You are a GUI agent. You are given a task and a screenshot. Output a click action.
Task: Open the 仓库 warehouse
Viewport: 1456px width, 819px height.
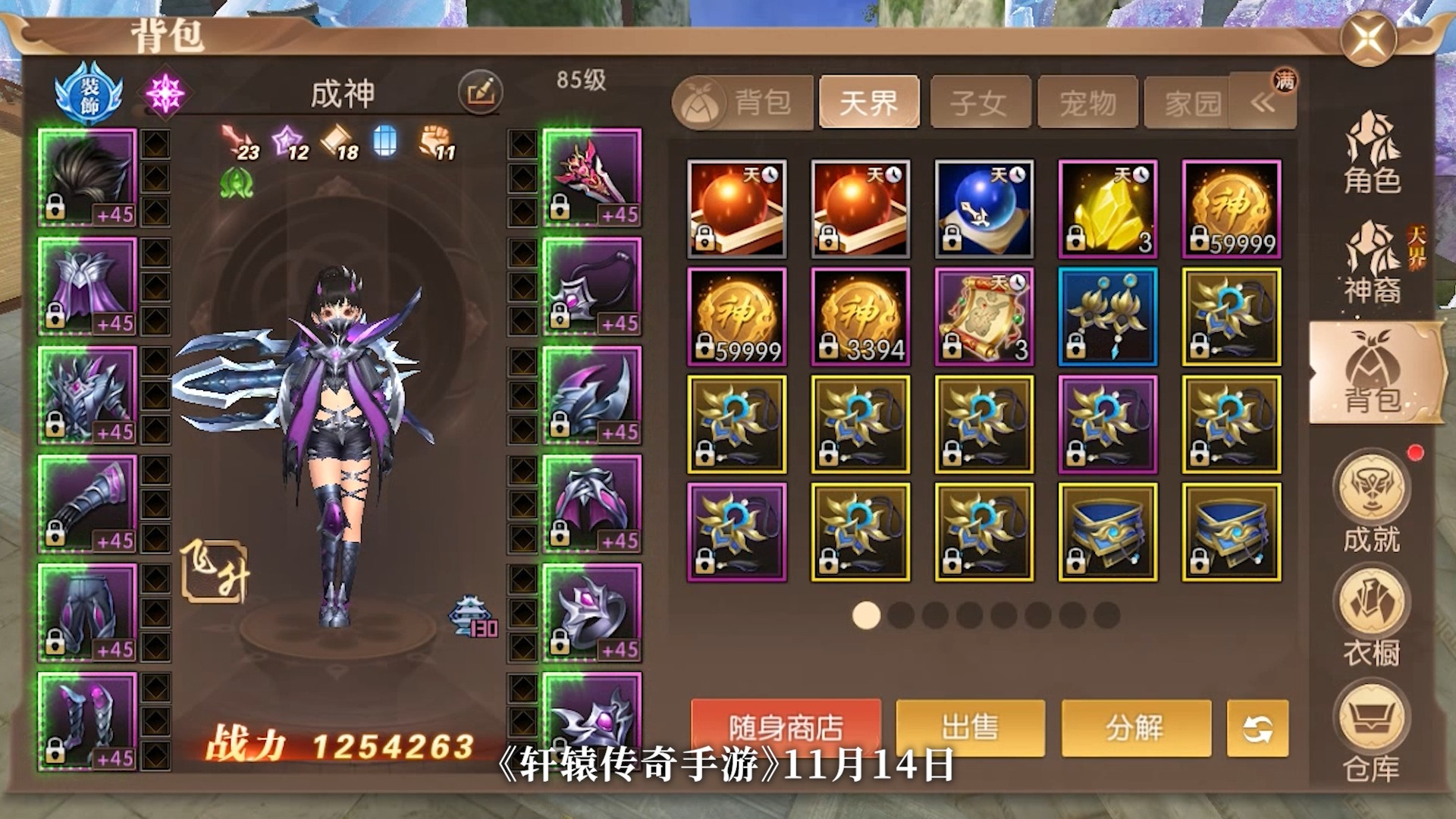(1372, 732)
